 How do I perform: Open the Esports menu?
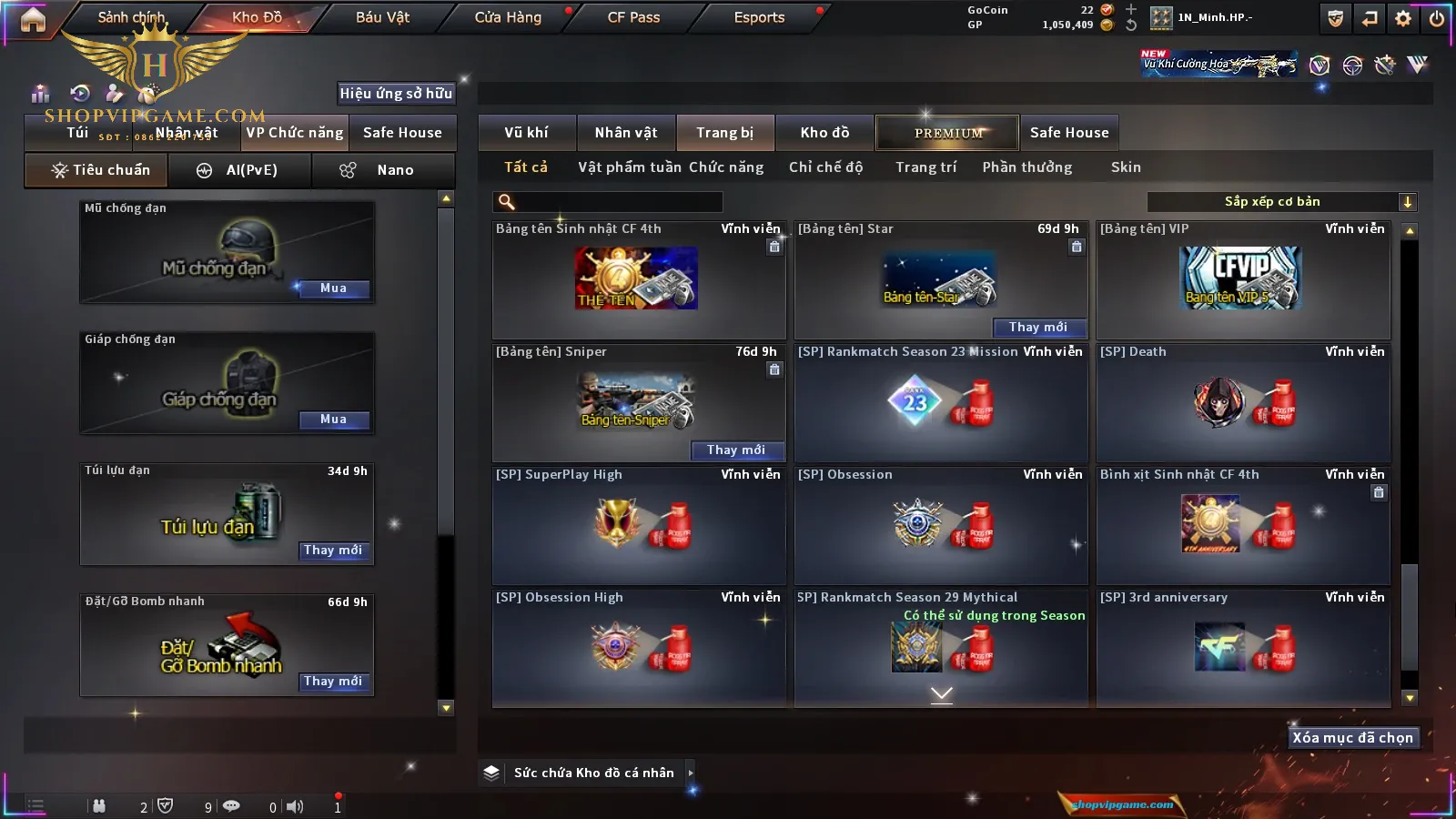[759, 17]
